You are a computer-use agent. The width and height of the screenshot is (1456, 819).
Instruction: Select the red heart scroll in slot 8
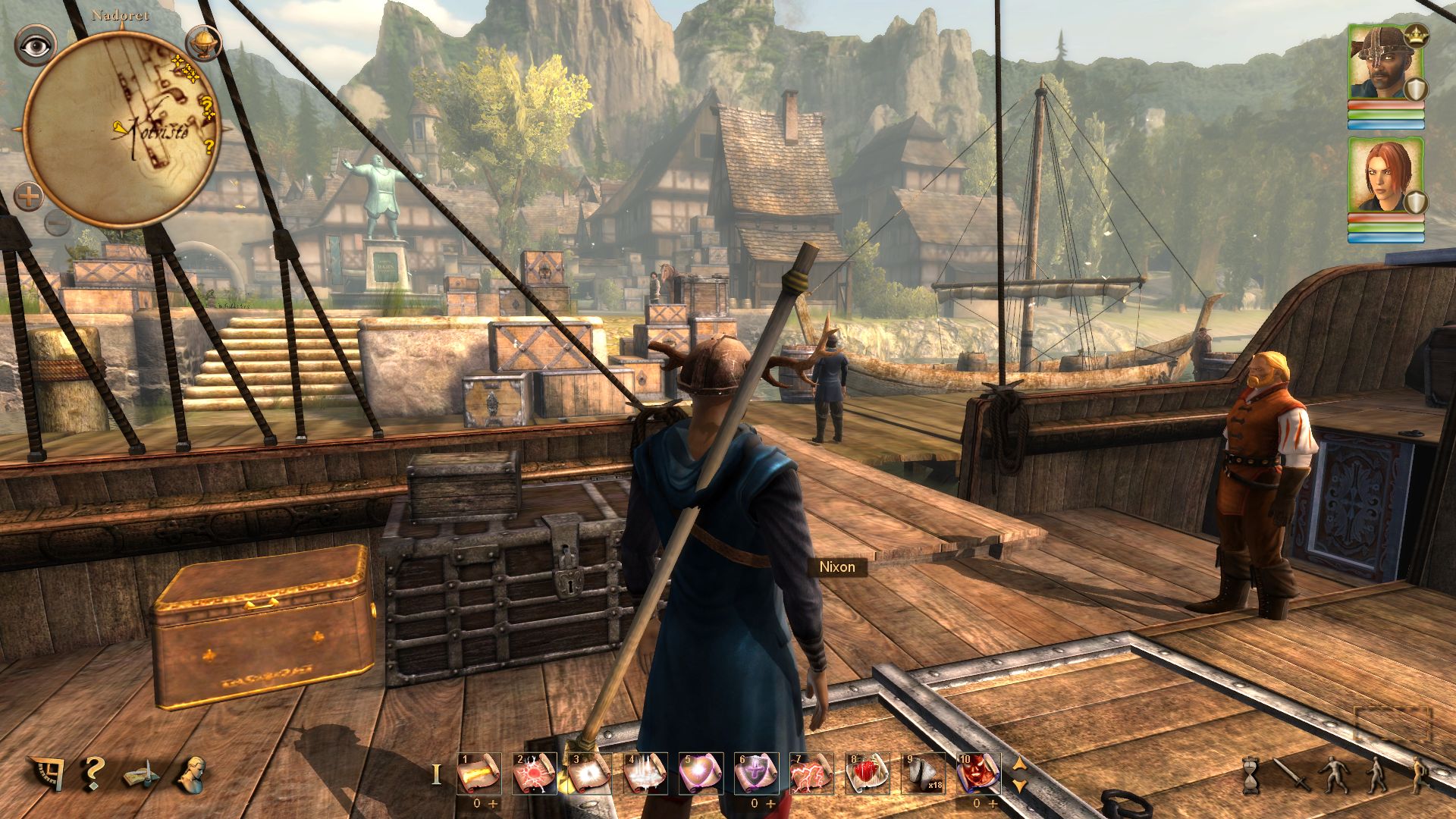(867, 773)
